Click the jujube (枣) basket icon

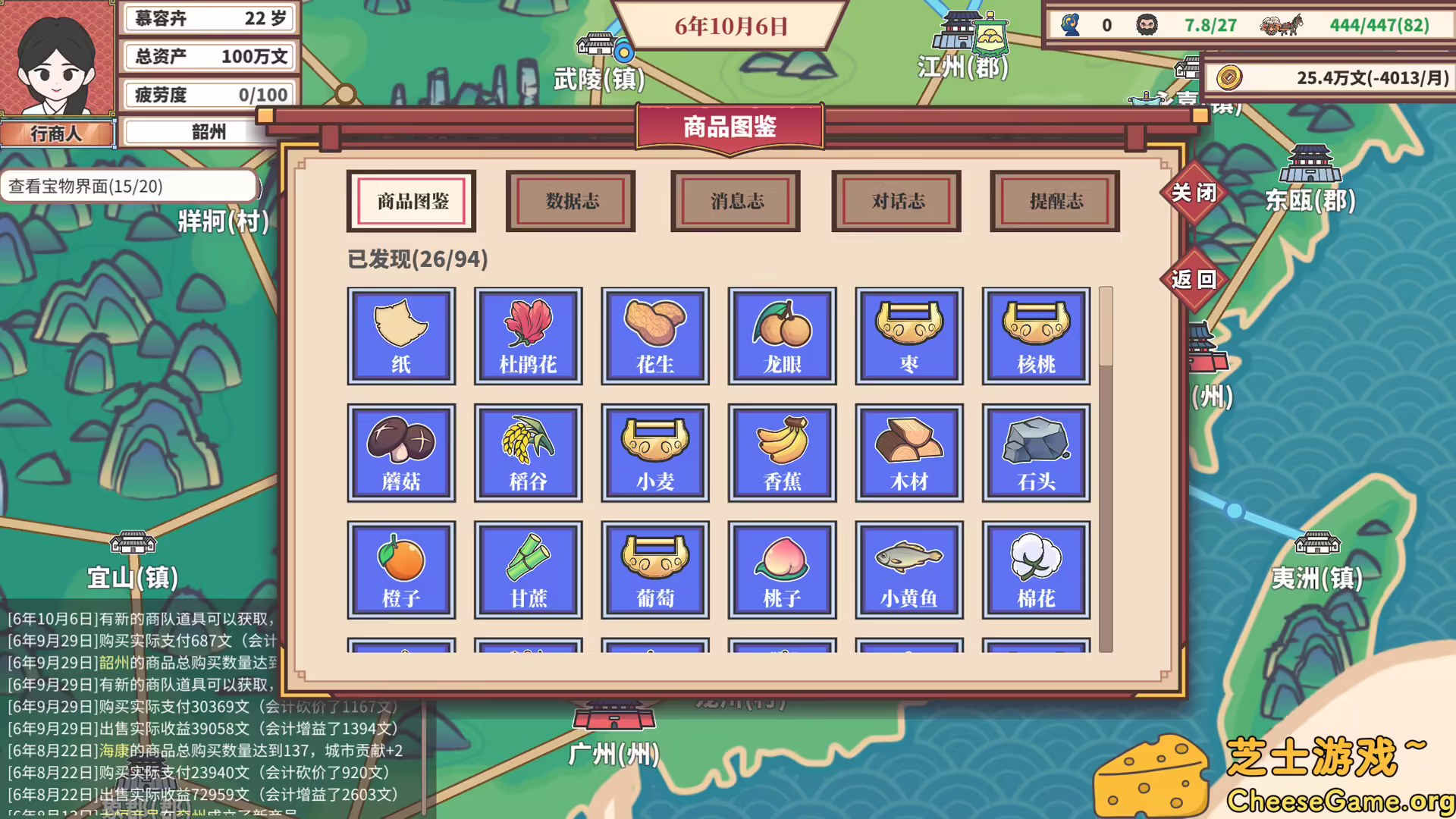(909, 336)
